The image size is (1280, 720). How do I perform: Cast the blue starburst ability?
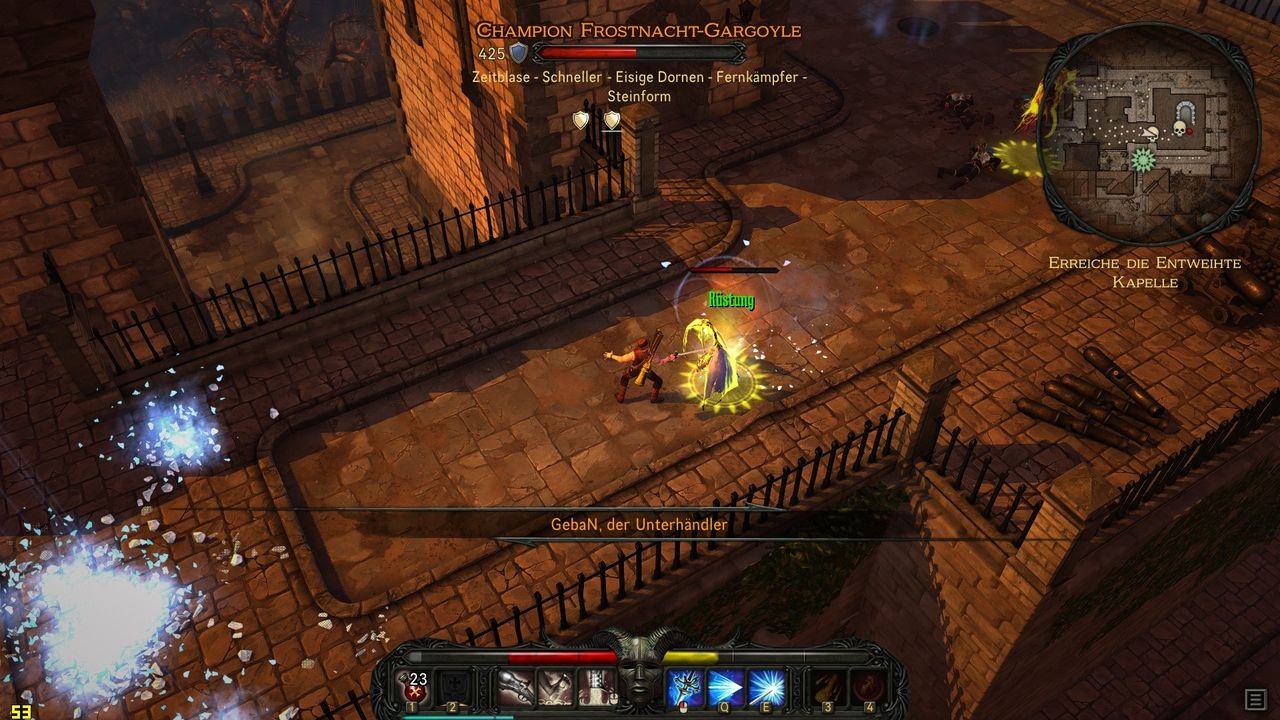point(766,688)
